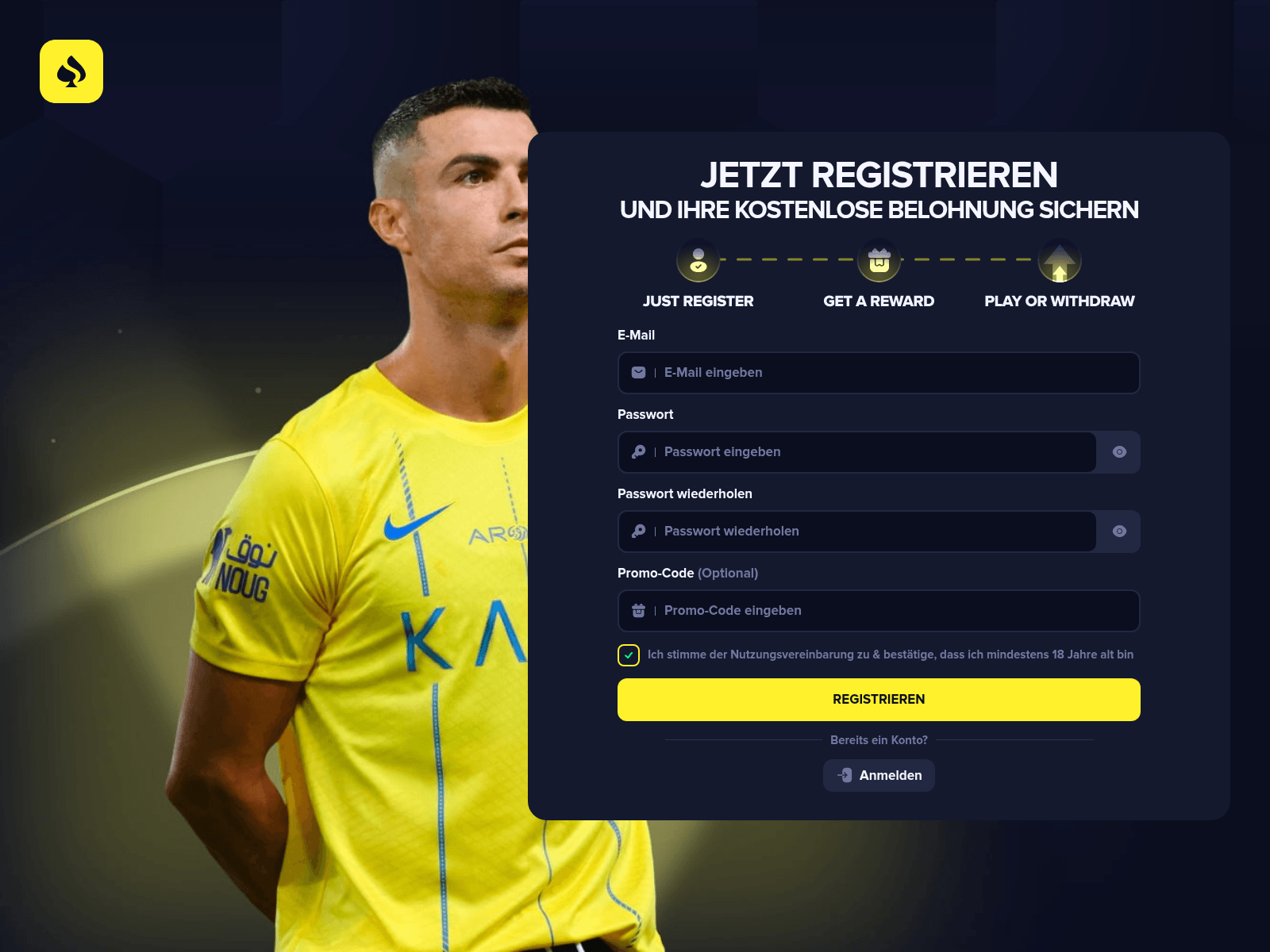Viewport: 1270px width, 952px height.
Task: Click the yellow spade logo
Action: [x=71, y=71]
